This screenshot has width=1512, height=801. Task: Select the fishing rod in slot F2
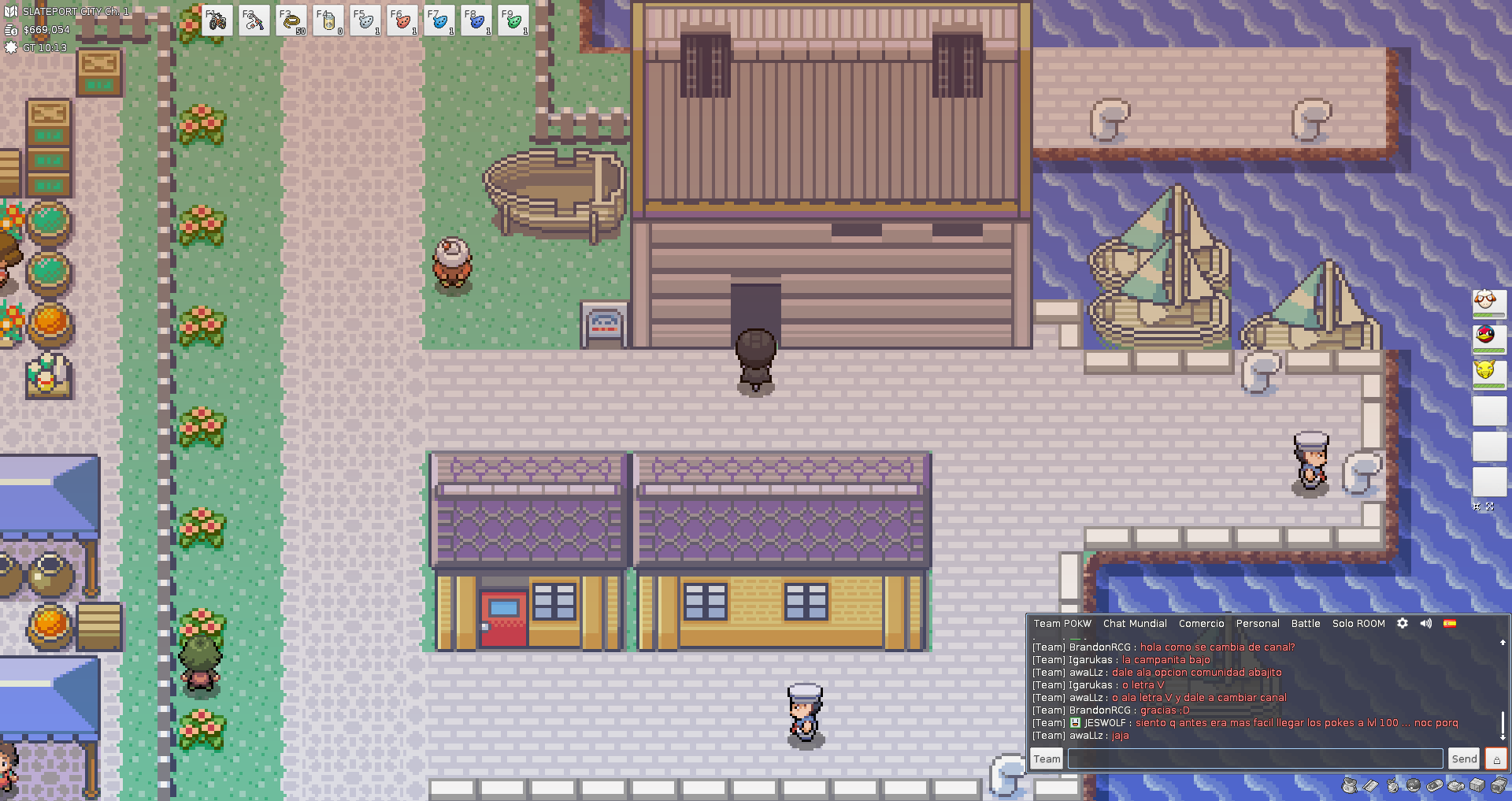click(x=254, y=21)
